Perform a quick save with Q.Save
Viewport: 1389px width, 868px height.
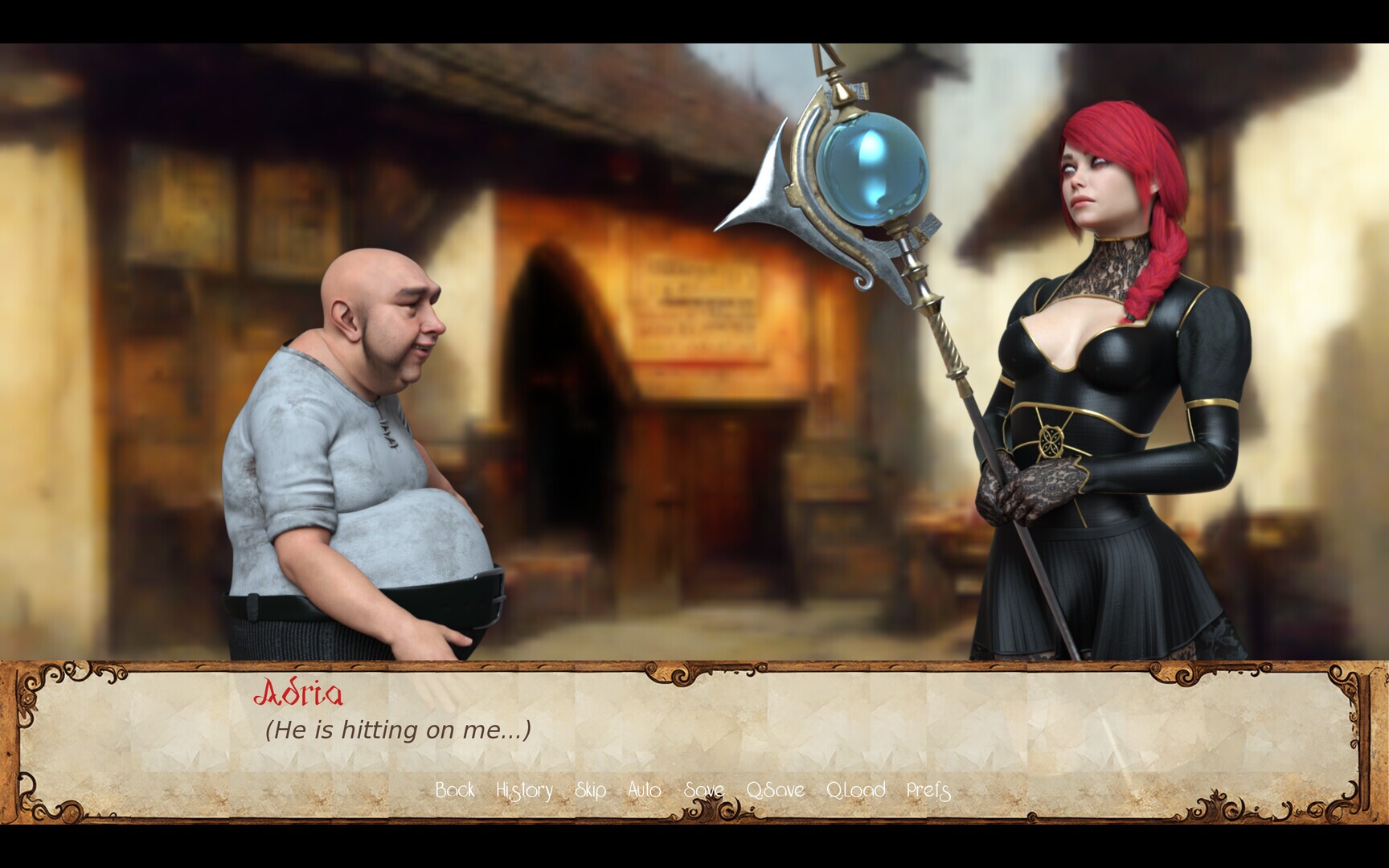774,791
